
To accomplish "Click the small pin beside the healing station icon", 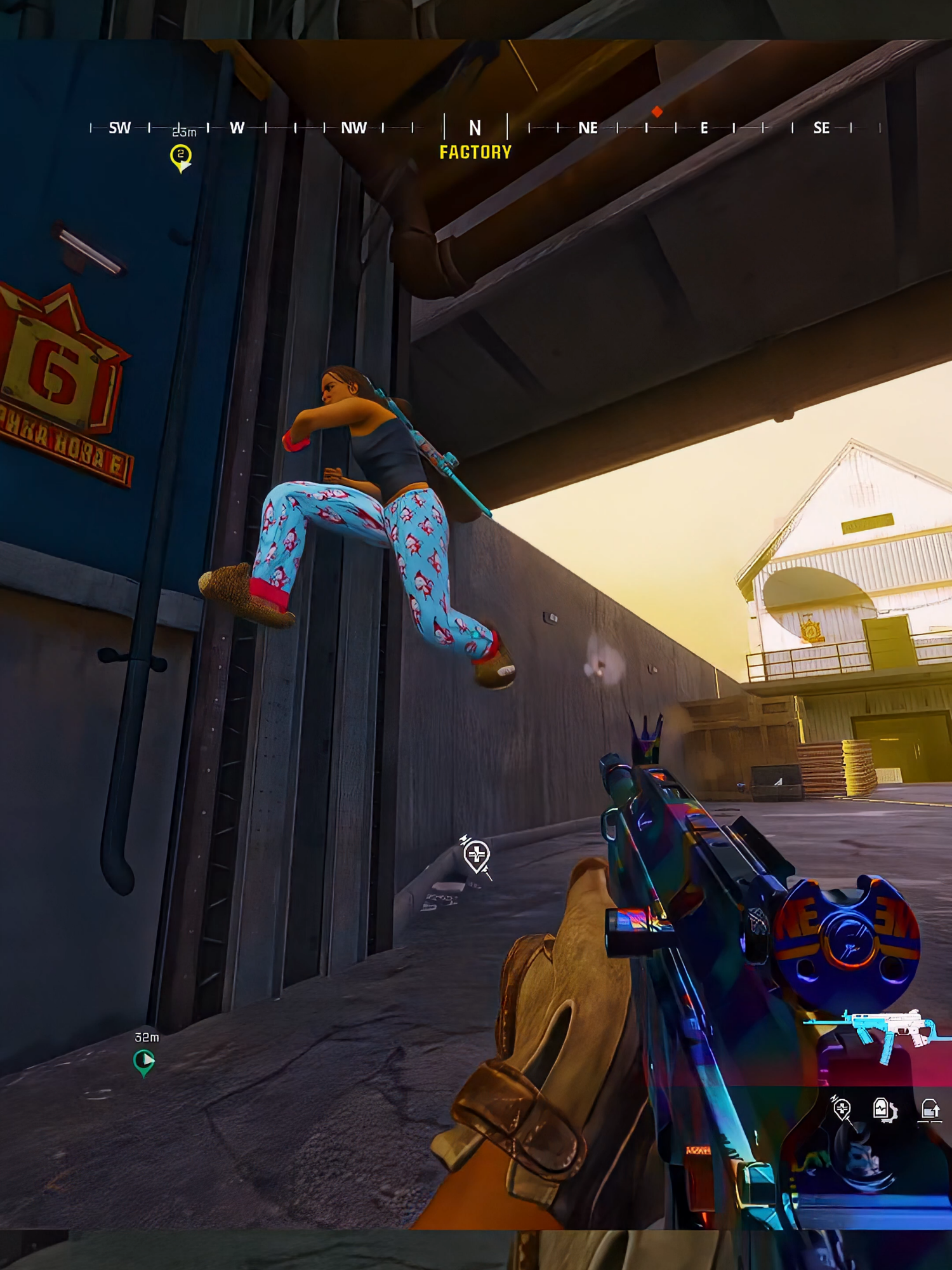I will click(x=465, y=838).
